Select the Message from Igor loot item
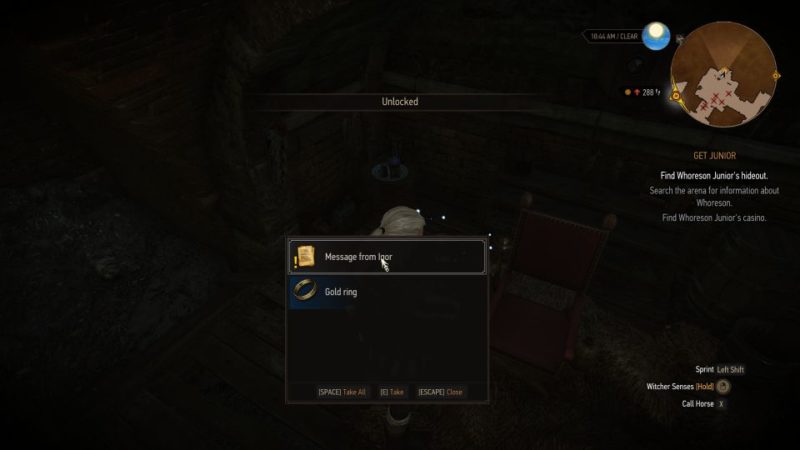 tap(387, 257)
